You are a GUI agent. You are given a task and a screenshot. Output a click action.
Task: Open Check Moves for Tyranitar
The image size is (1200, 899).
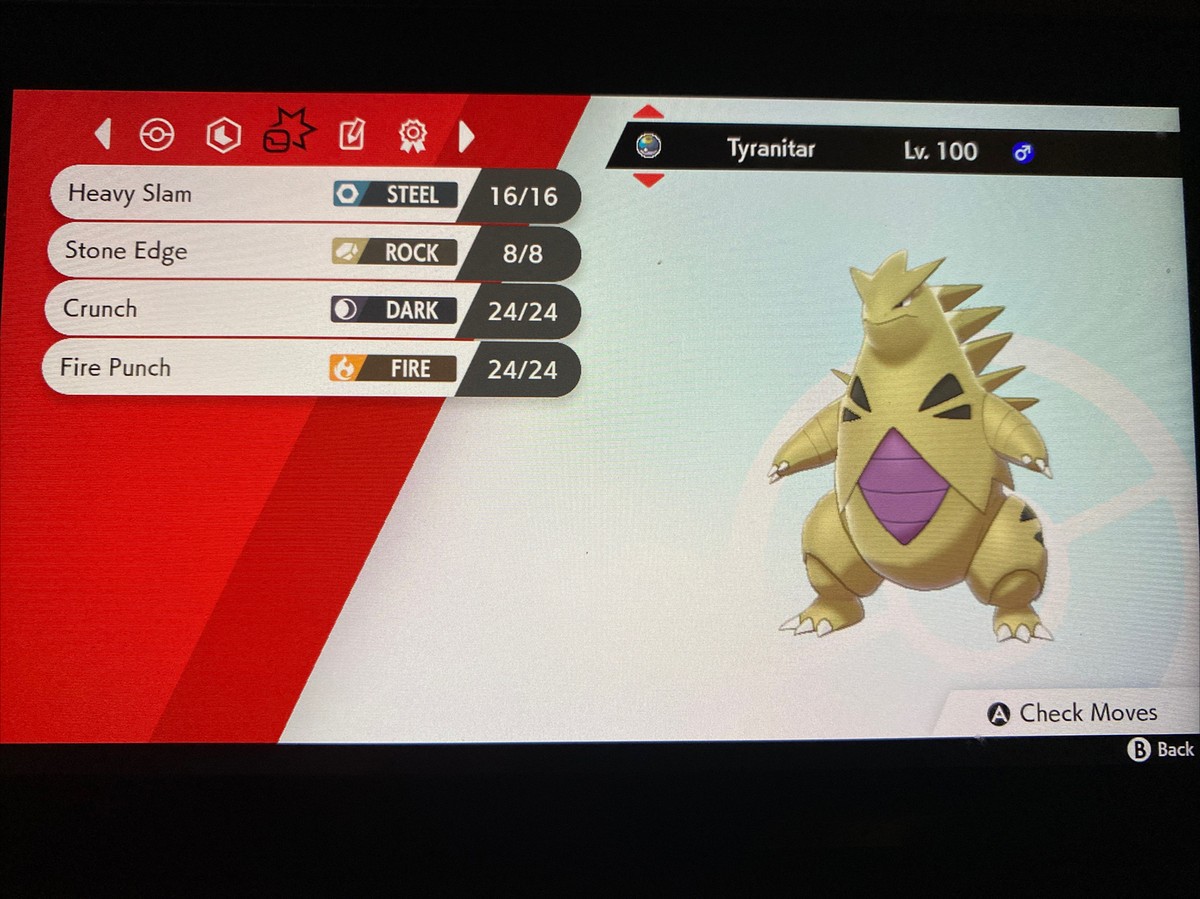[x=1073, y=713]
